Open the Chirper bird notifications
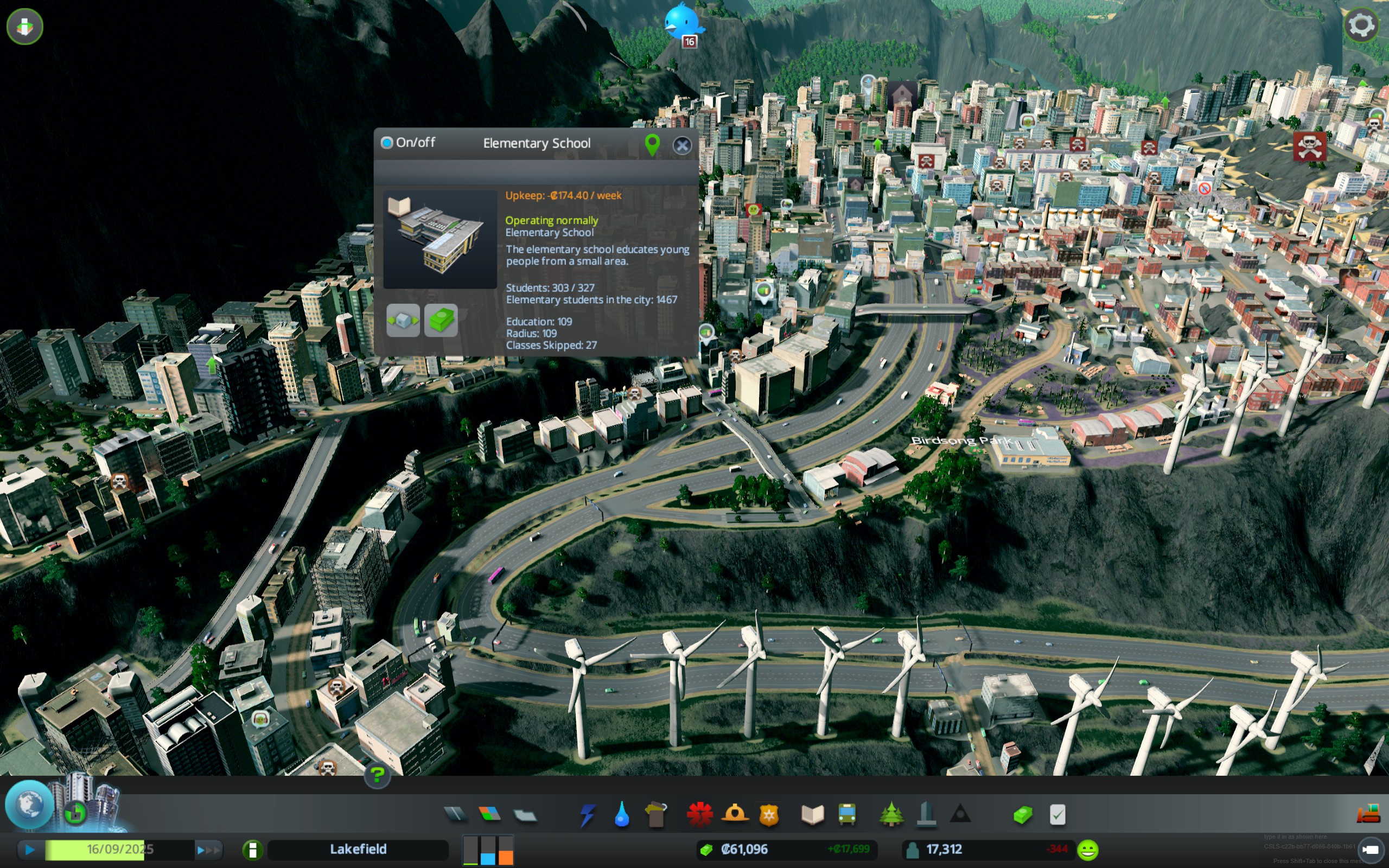Viewport: 1389px width, 868px height. (x=683, y=23)
